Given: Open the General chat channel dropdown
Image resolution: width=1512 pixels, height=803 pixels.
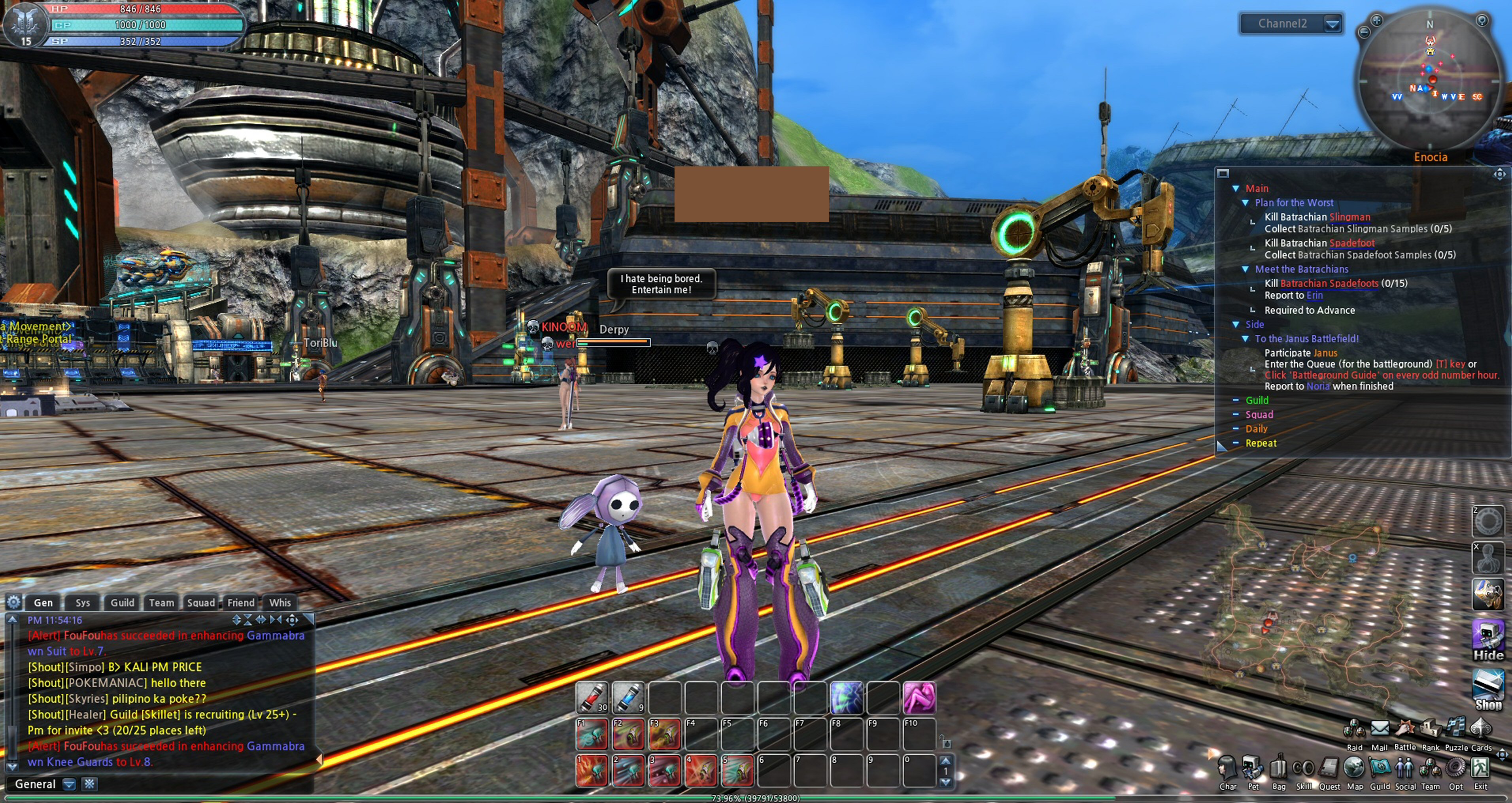Looking at the screenshot, I should (x=69, y=784).
